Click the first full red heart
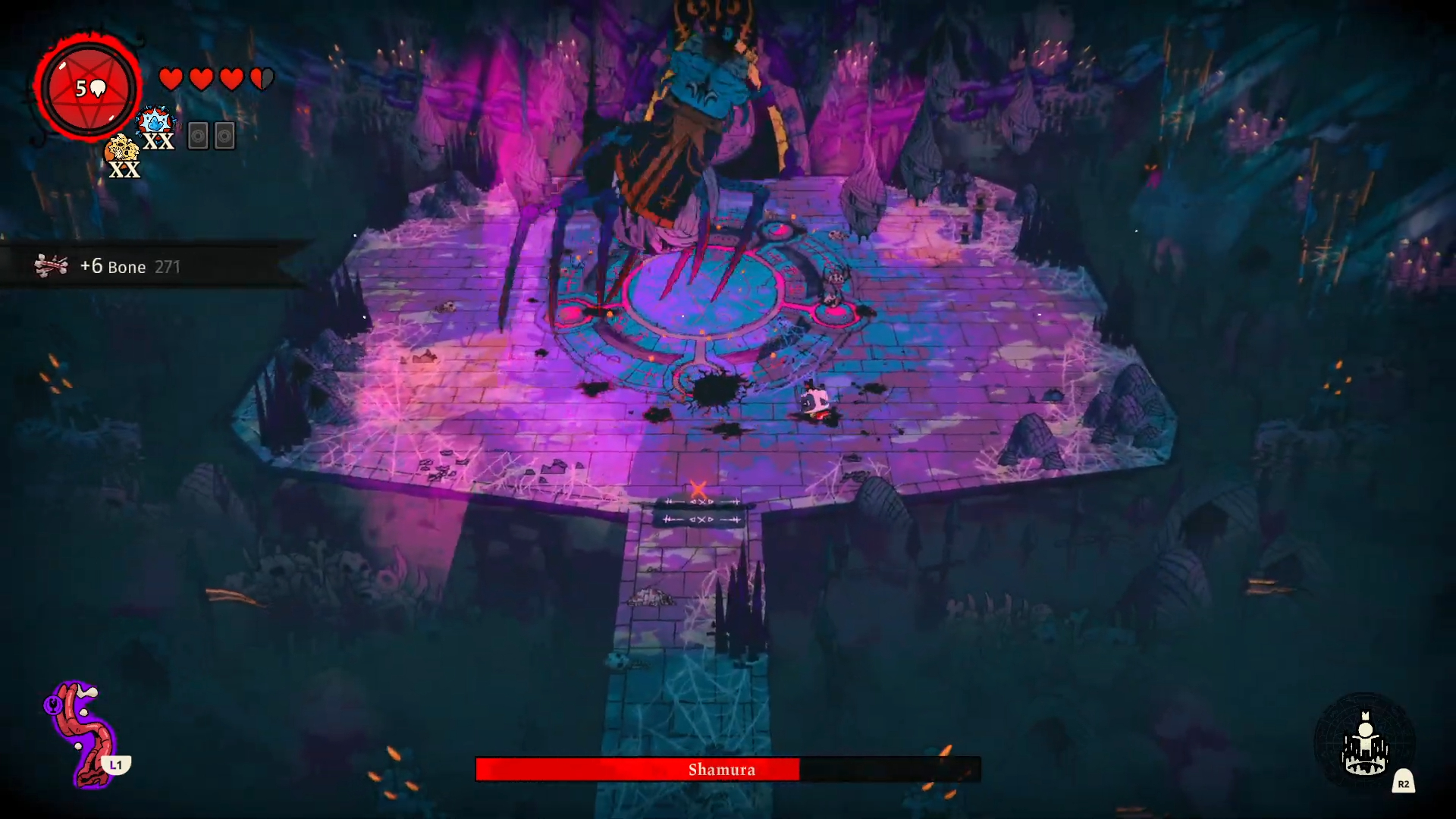Screen dimensions: 1456x819 [x=170, y=77]
